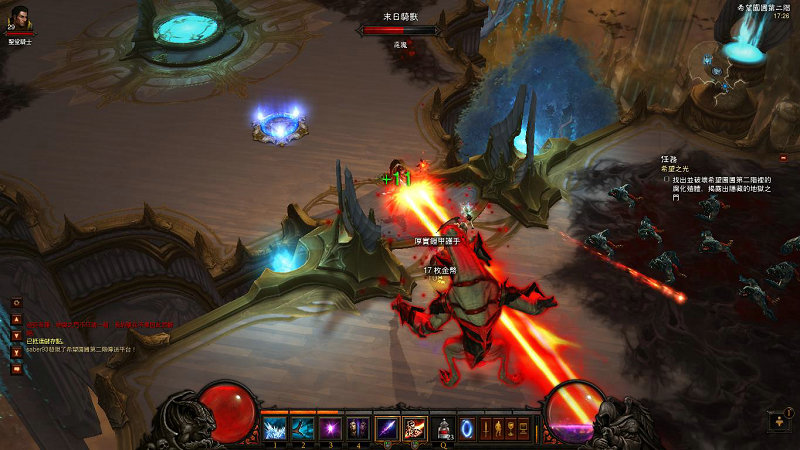Select the 希望之光 quest objective tracker
This screenshot has width=800, height=450.
pos(676,170)
